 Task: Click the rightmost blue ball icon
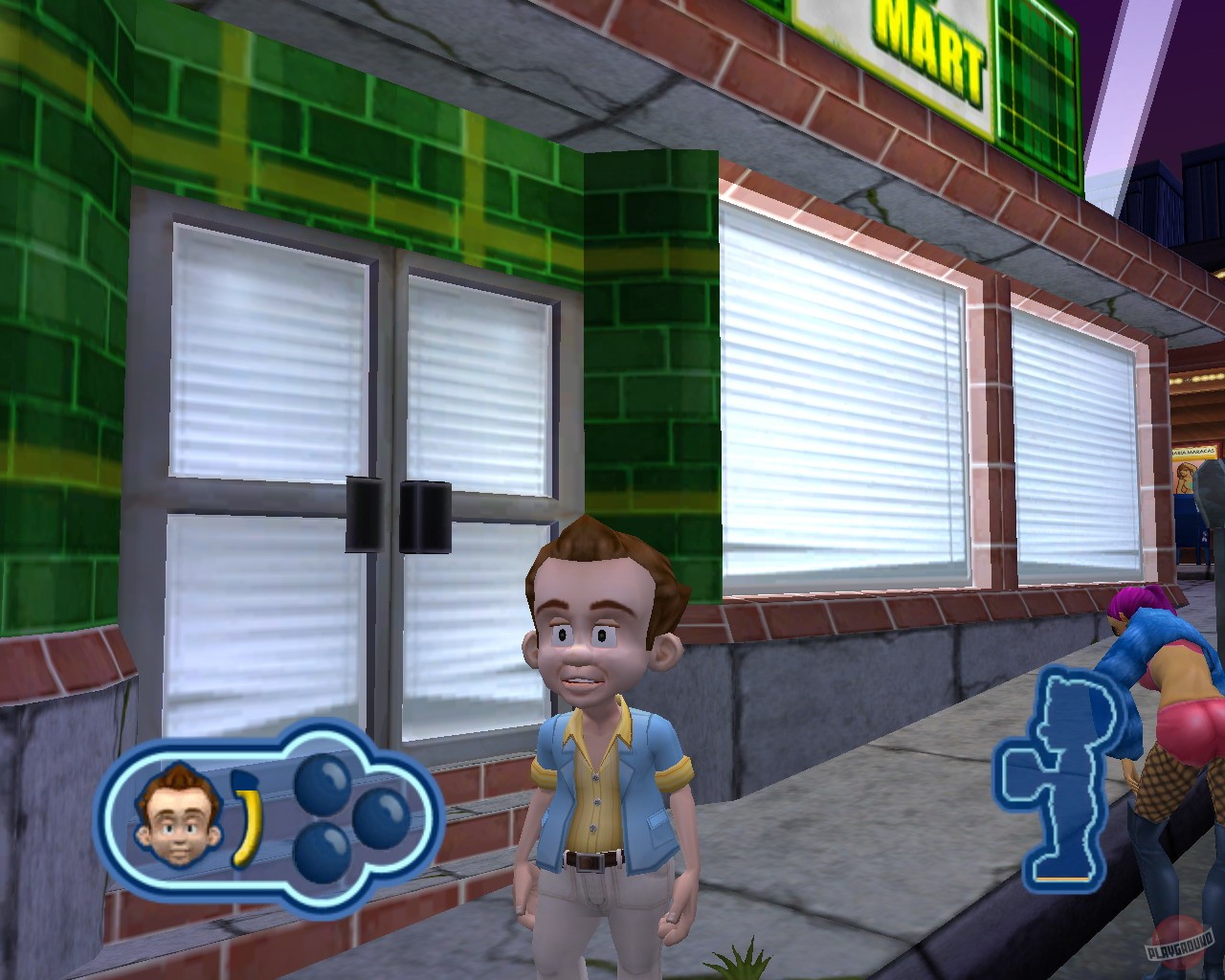click(x=384, y=820)
